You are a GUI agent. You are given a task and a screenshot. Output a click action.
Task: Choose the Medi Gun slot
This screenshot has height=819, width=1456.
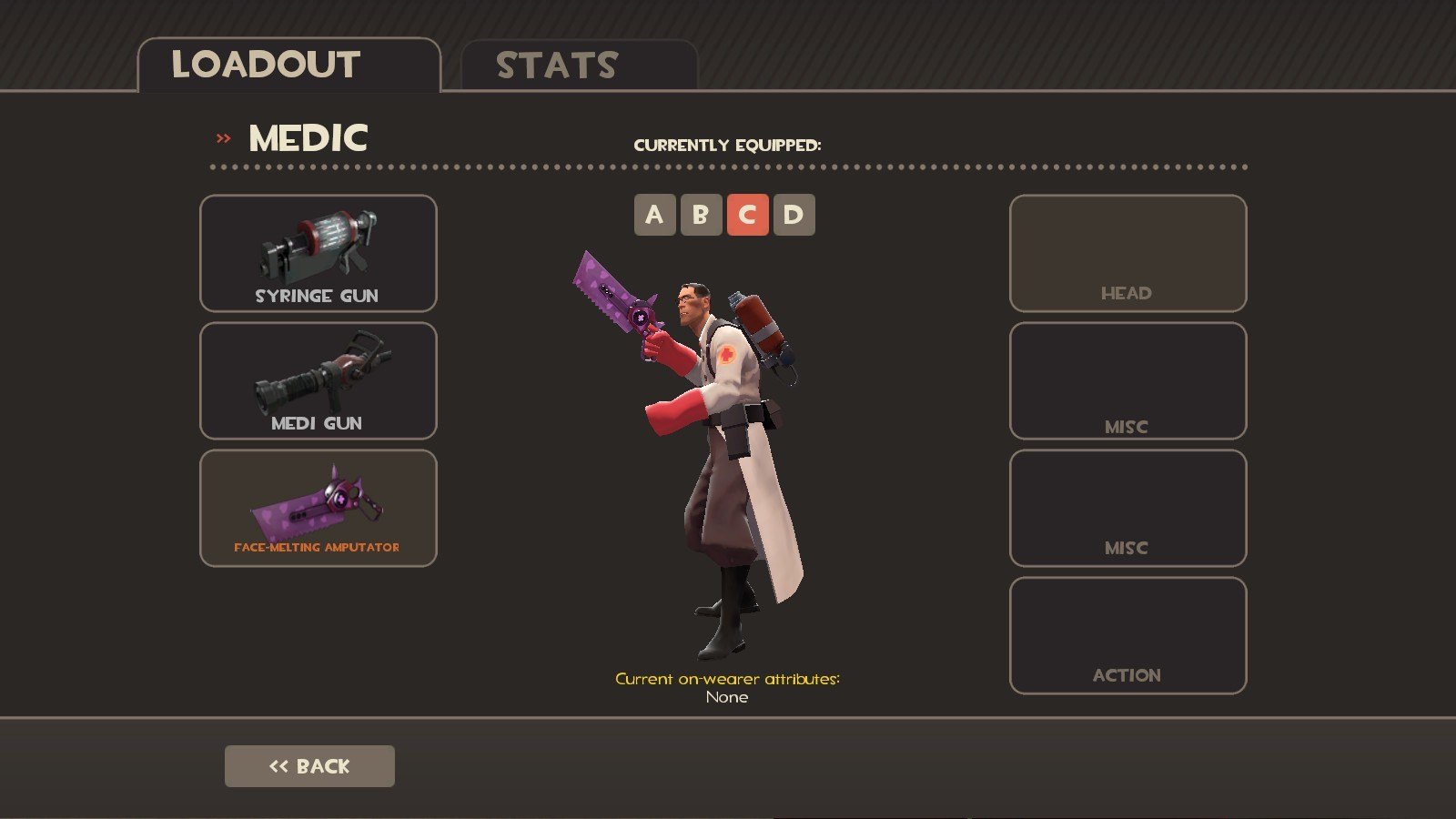tap(318, 380)
